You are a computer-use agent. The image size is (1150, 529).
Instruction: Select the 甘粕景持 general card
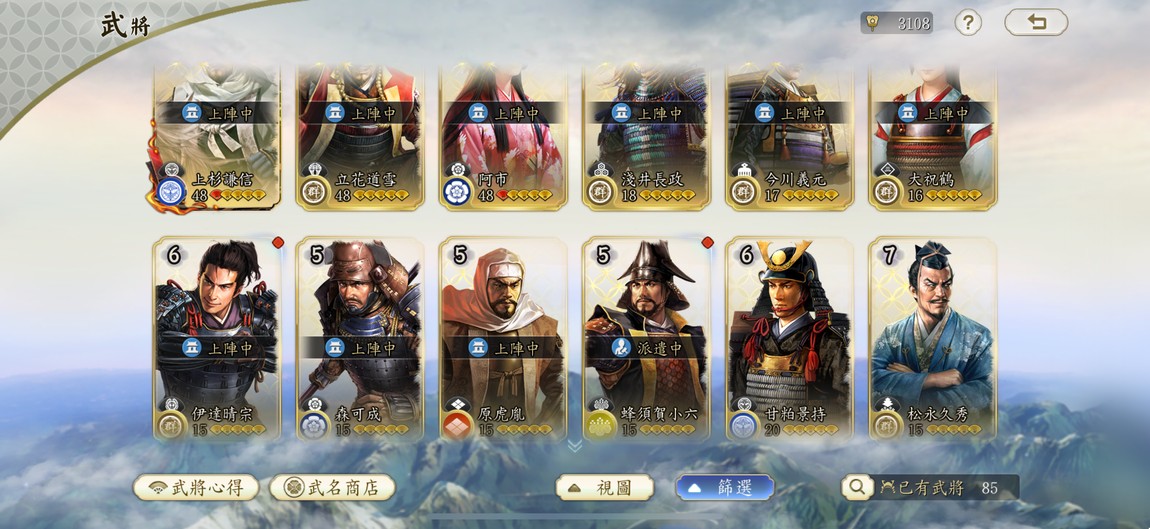(789, 338)
